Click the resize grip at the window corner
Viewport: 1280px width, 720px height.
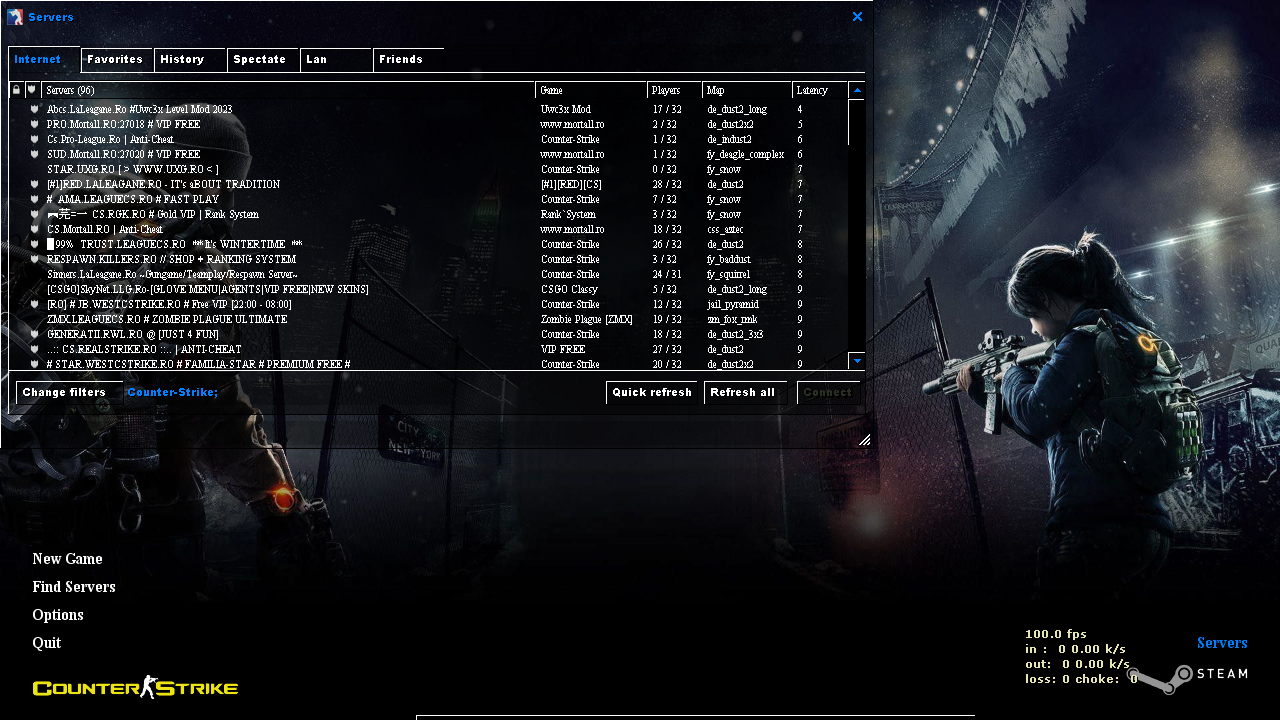click(864, 440)
